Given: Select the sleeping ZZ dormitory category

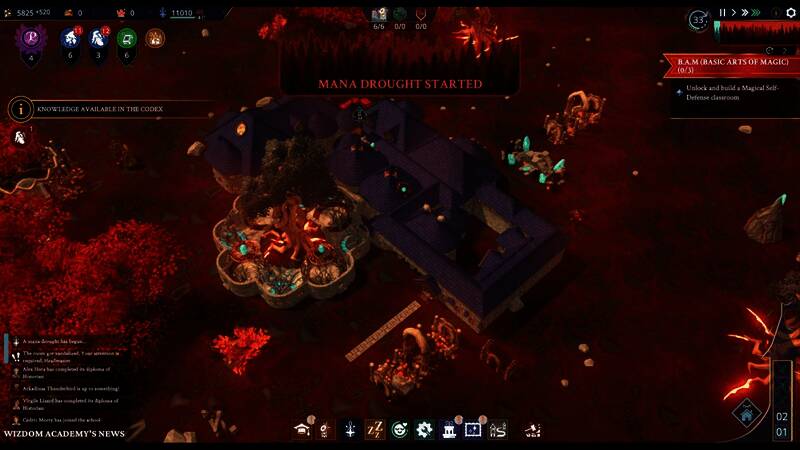Looking at the screenshot, I should [x=375, y=430].
